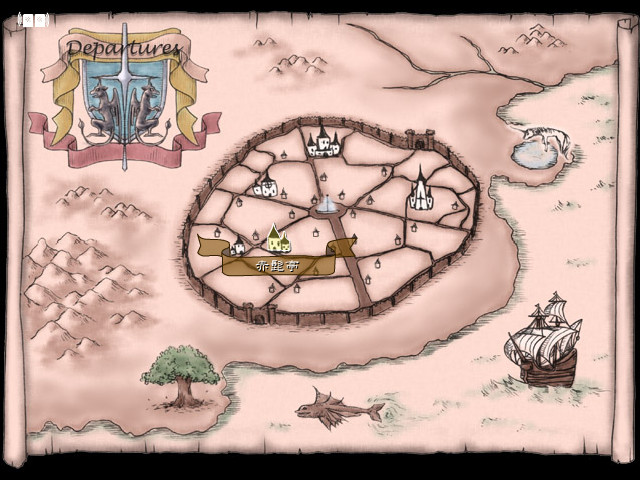Select the white manor northwest of the fountain
Image resolution: width=640 pixels, height=480 pixels.
point(266,186)
